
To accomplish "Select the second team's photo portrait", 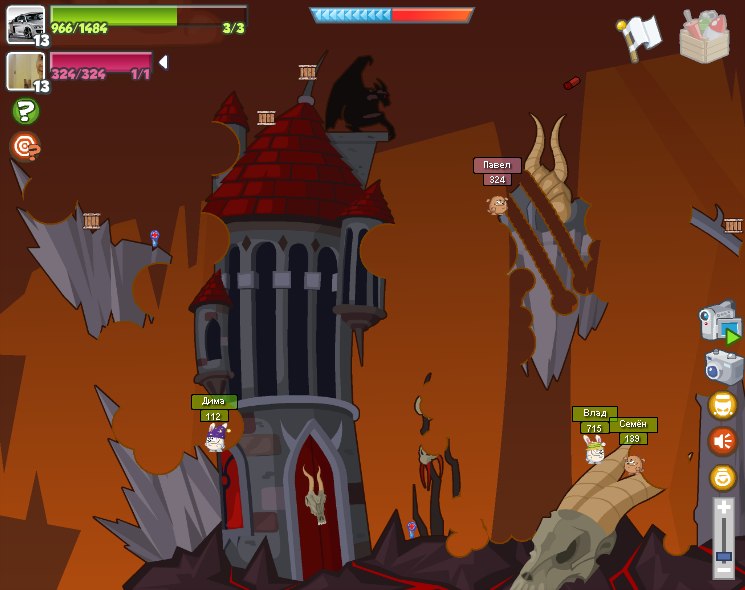I will pos(25,70).
